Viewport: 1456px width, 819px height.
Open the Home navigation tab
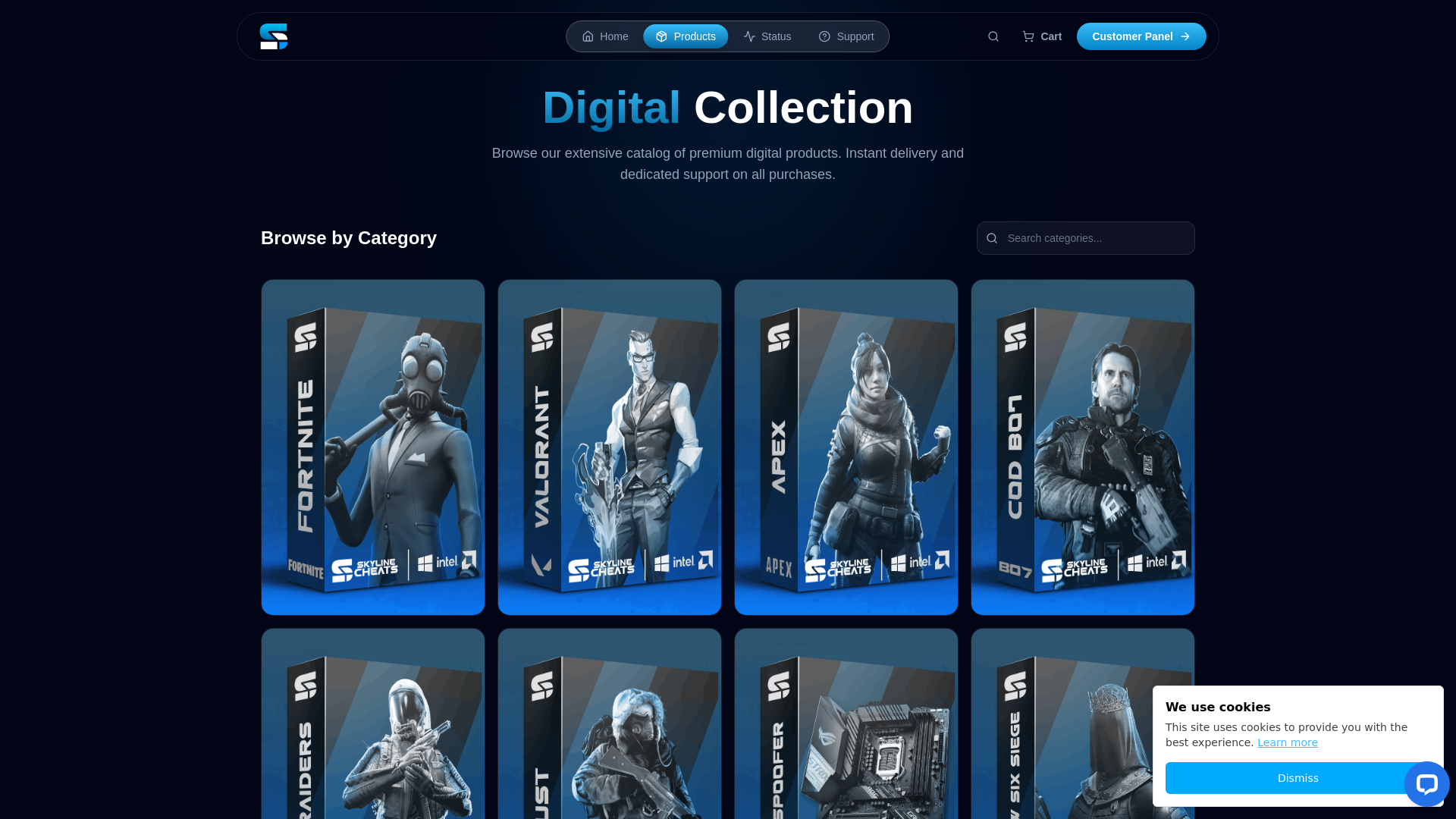(605, 36)
